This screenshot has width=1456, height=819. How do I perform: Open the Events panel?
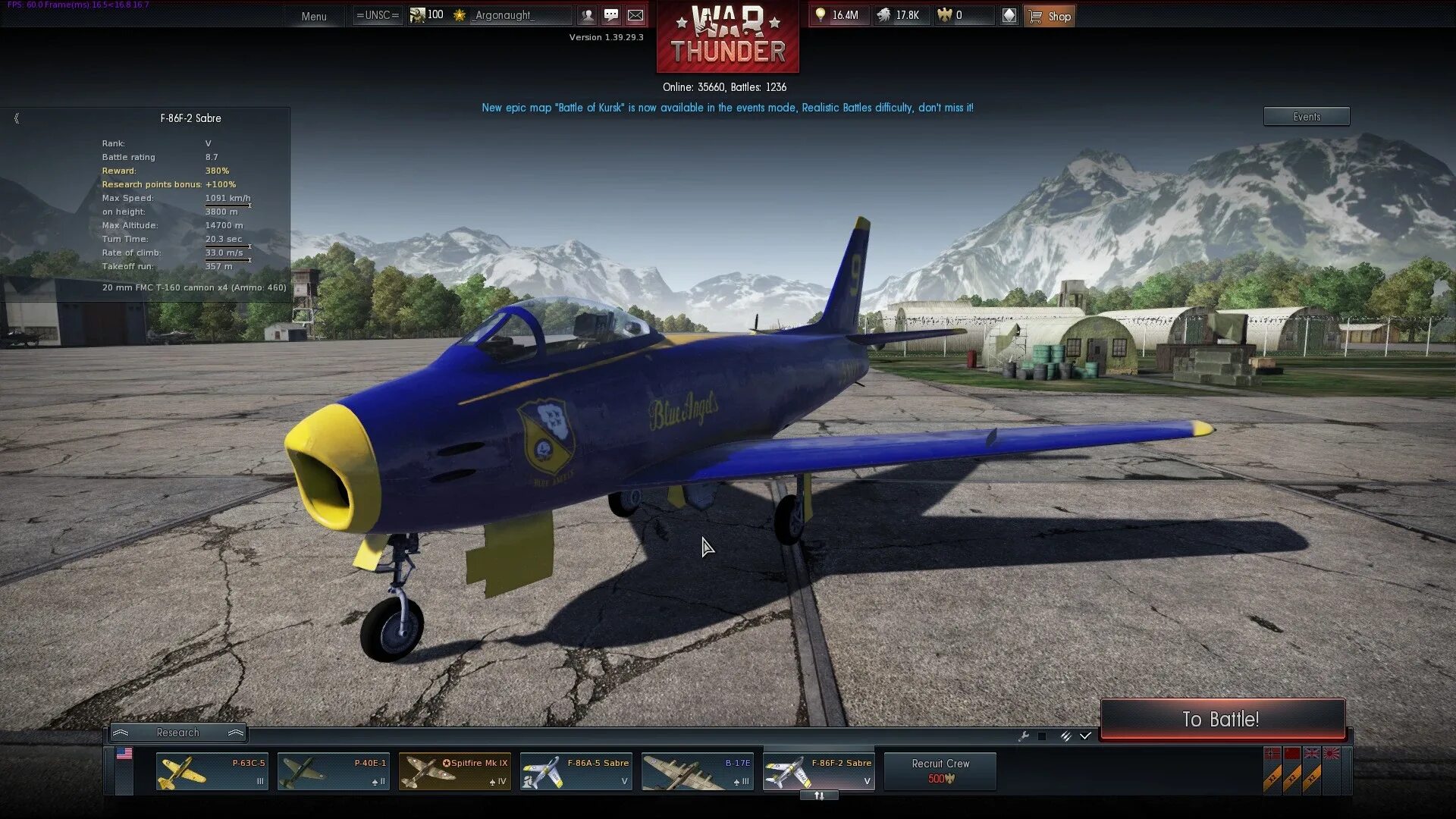click(x=1306, y=117)
